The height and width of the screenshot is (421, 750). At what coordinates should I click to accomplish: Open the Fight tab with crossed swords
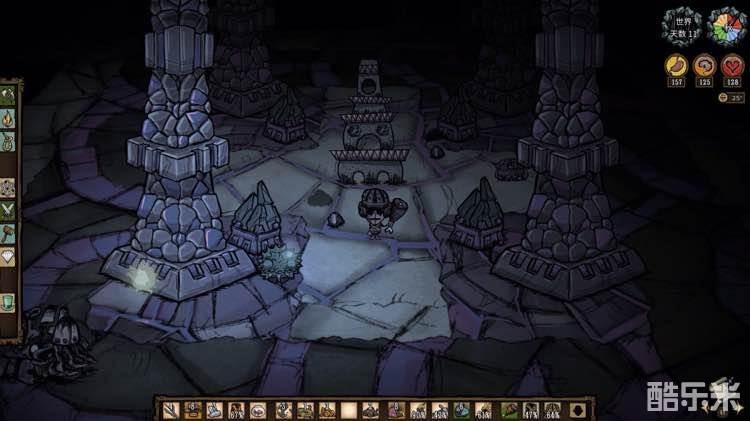point(8,208)
